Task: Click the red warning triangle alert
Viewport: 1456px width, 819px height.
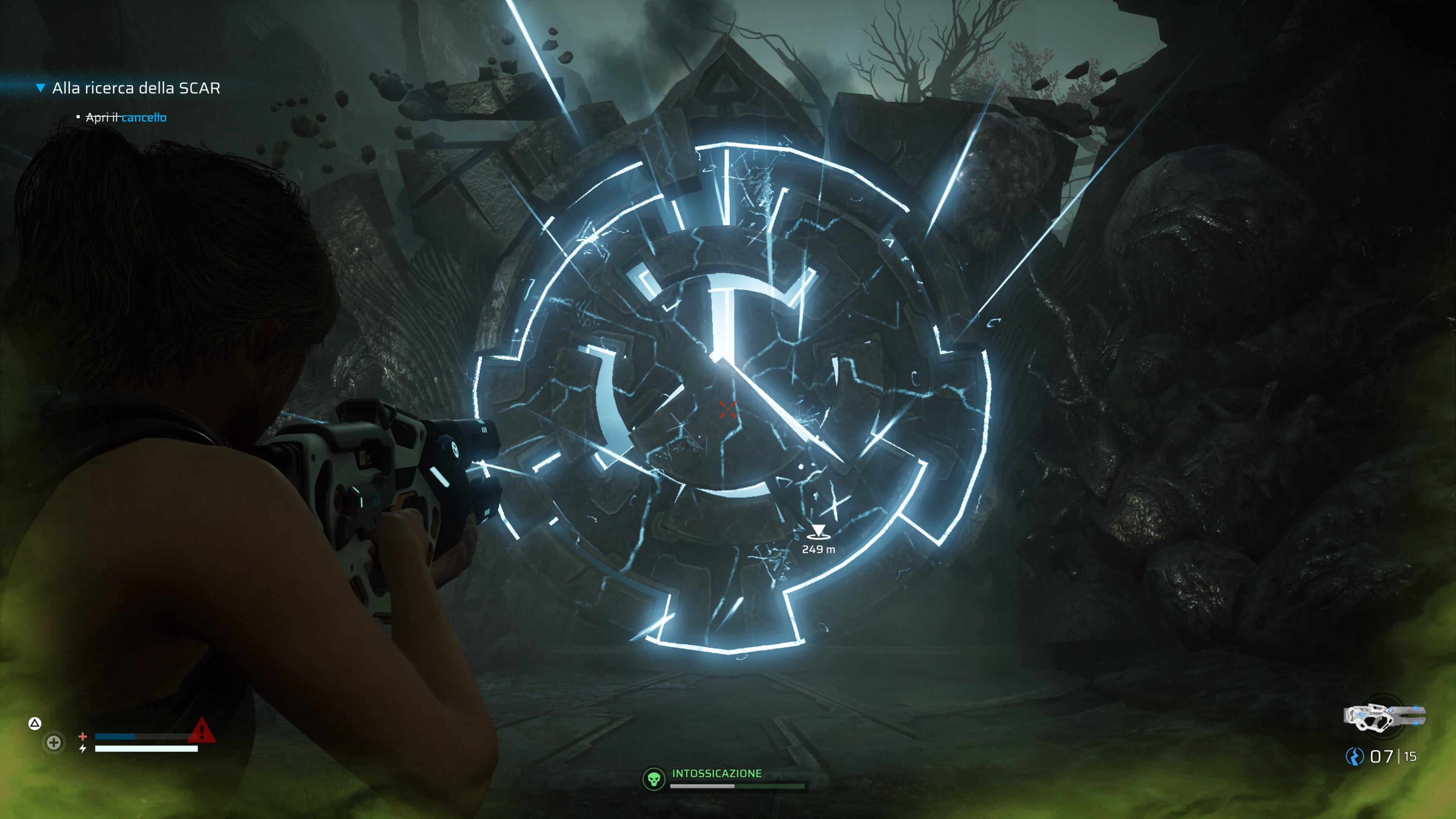Action: pos(201,730)
